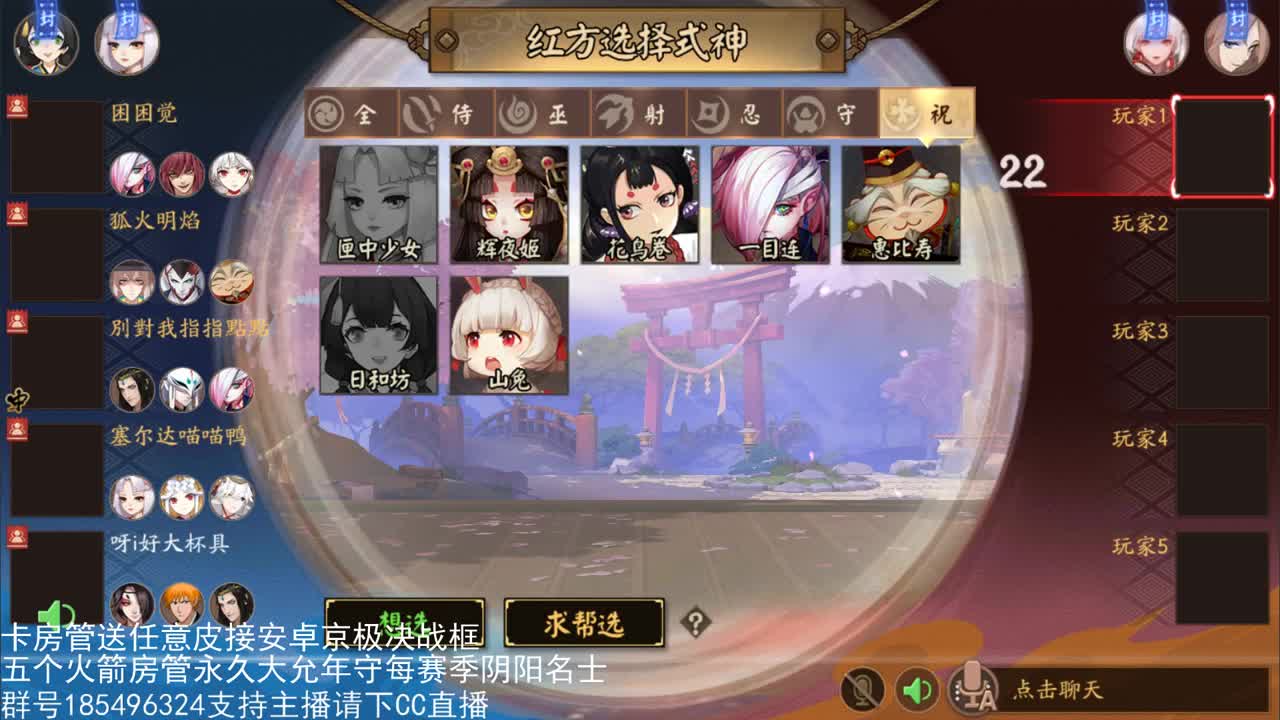Select the 侍 (samurai) category filter icon
The height and width of the screenshot is (720, 1280).
(x=420, y=114)
